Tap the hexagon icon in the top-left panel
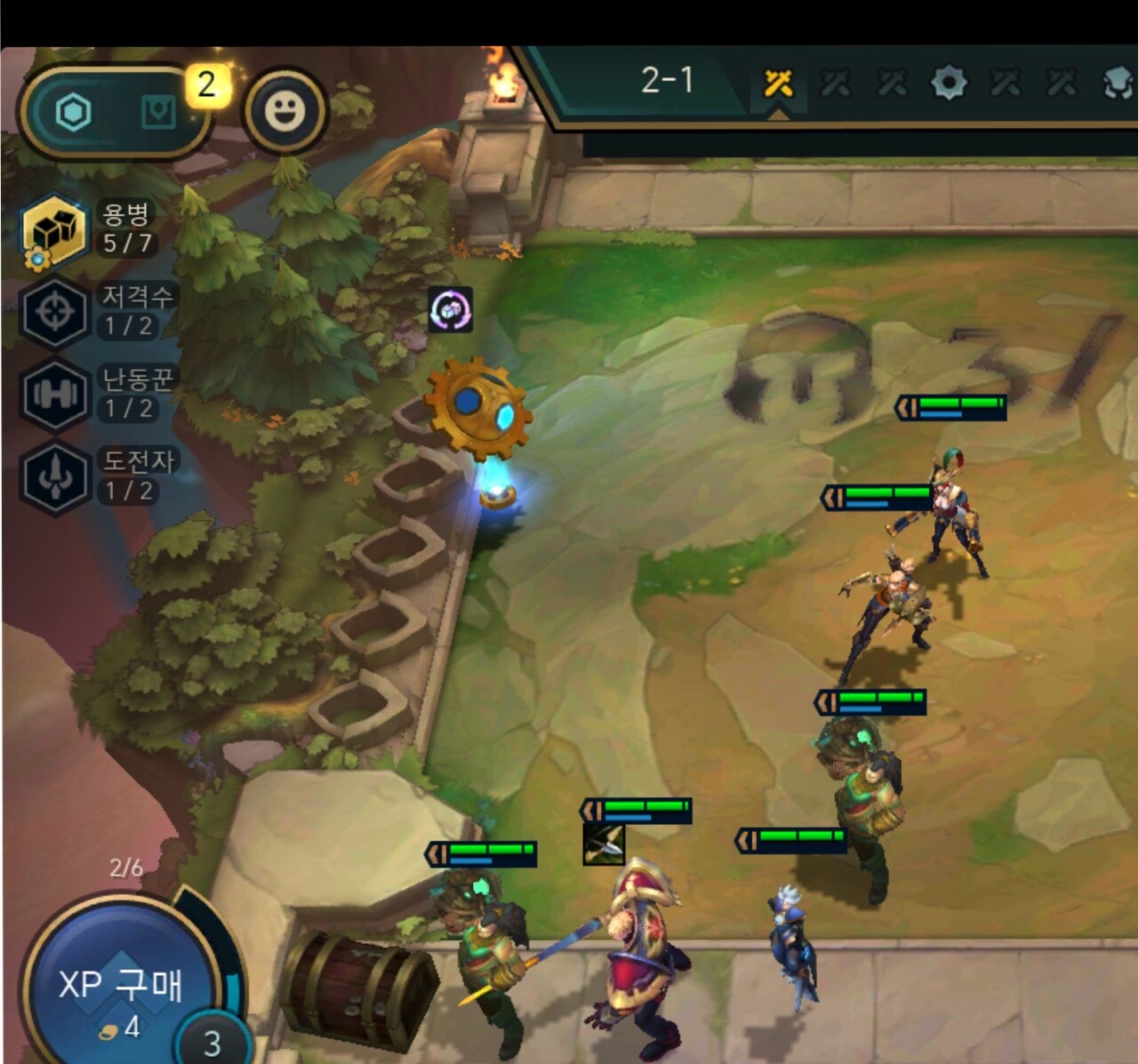The image size is (1138, 1064). [73, 113]
